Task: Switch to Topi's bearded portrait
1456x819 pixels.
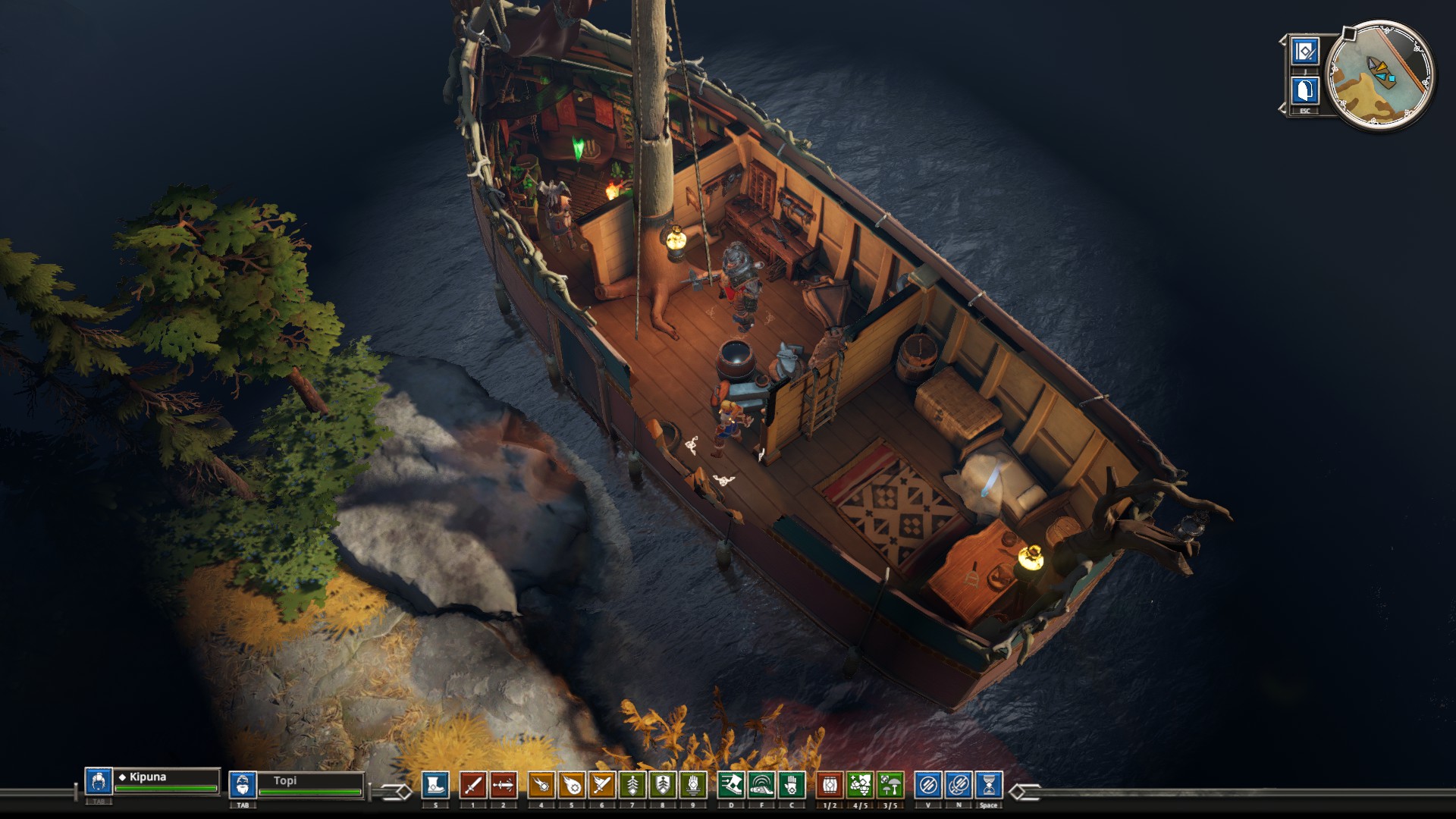Action: tap(242, 784)
